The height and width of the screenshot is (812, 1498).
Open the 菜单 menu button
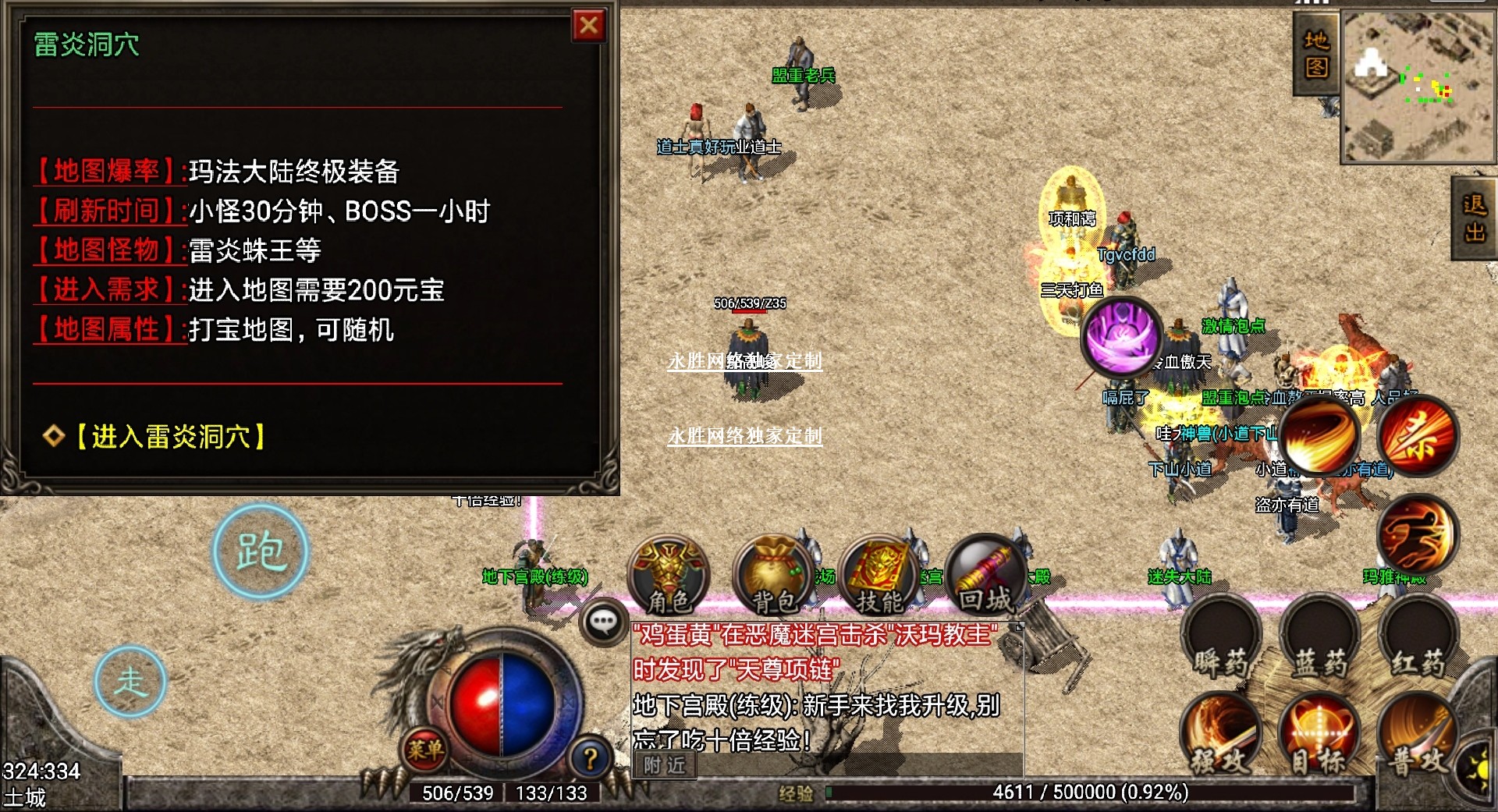coord(424,750)
